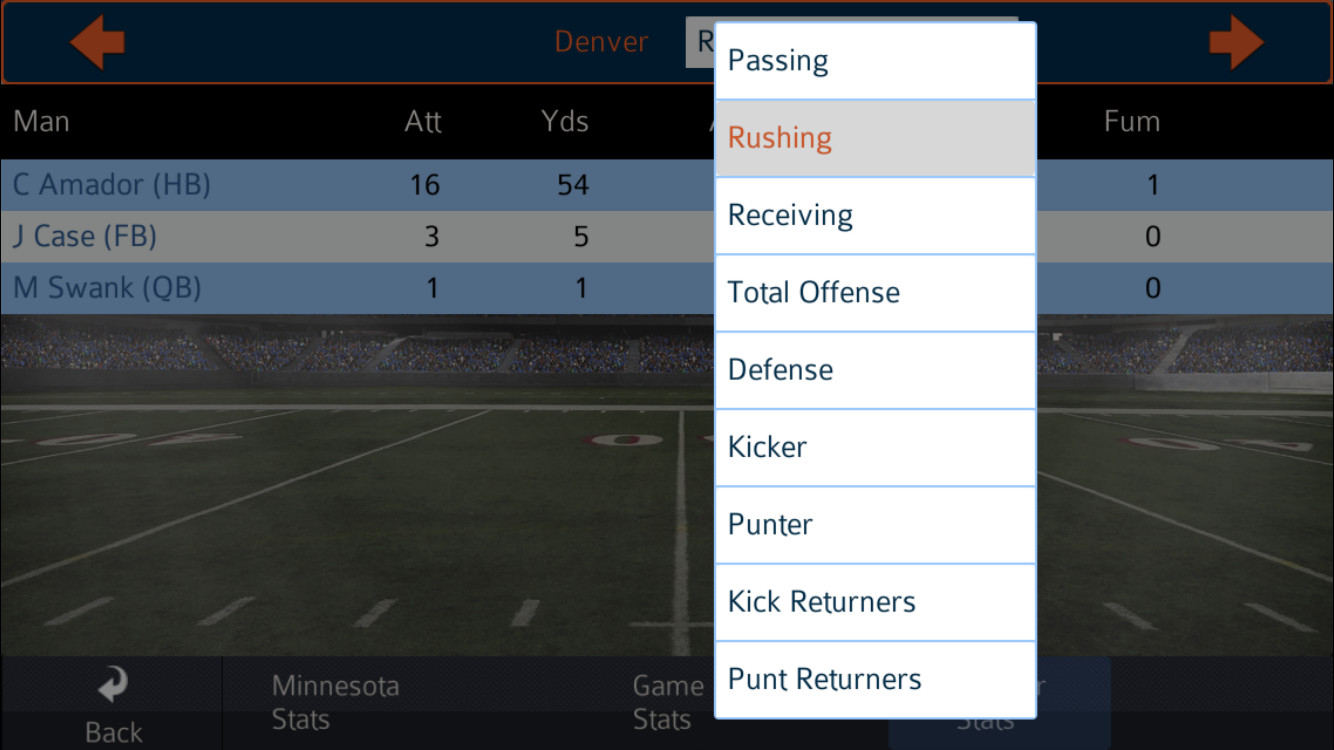Click the left navigation arrow

[97, 42]
